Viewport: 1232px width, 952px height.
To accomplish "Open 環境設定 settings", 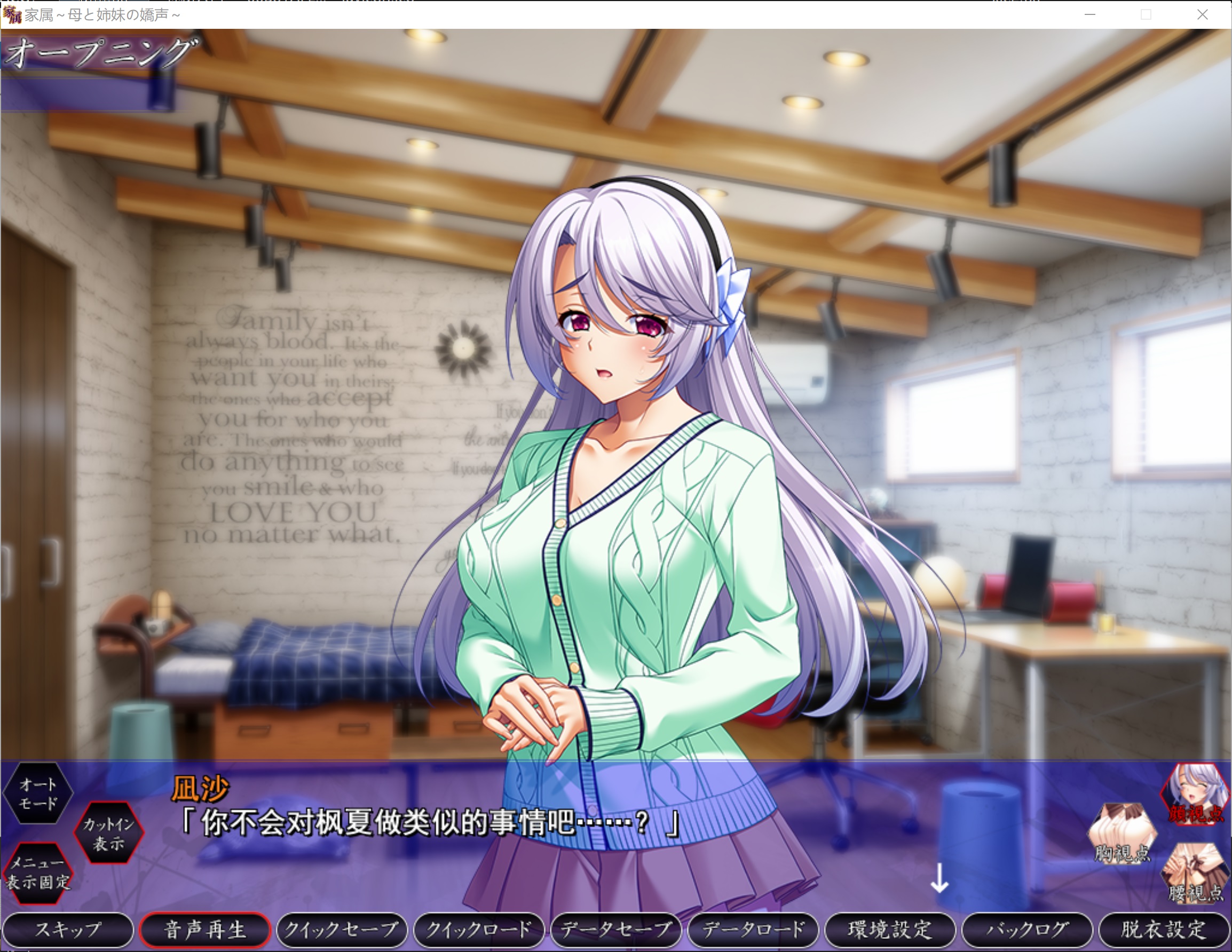I will [890, 929].
